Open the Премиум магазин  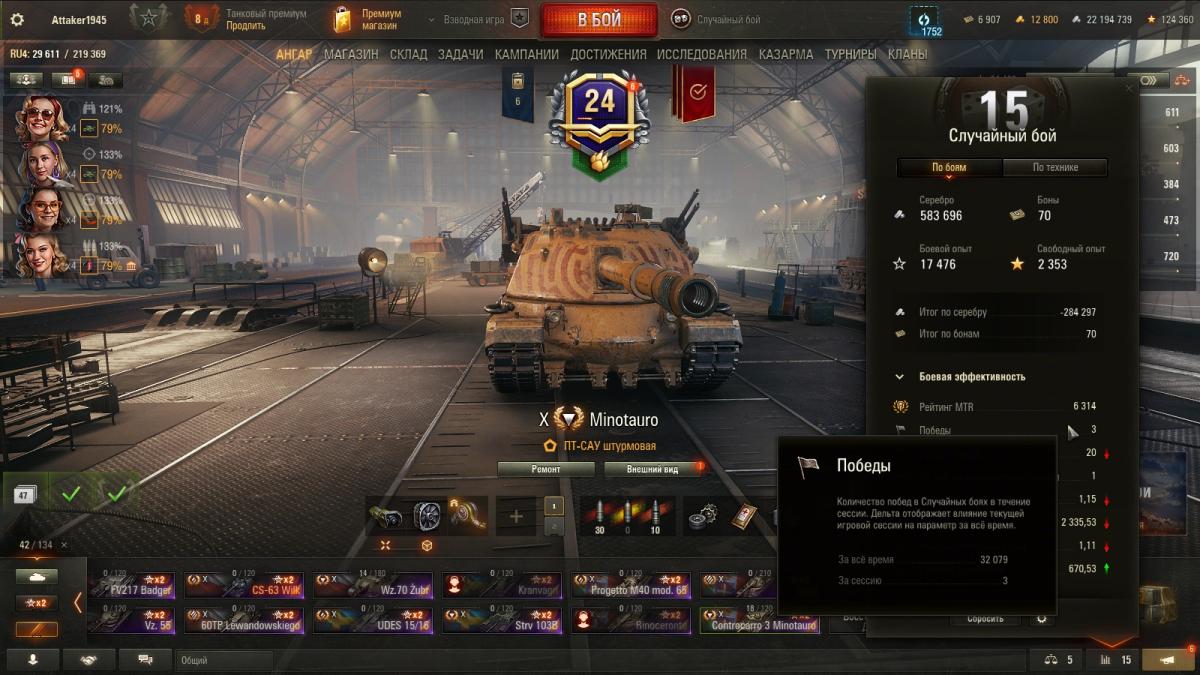[370, 19]
